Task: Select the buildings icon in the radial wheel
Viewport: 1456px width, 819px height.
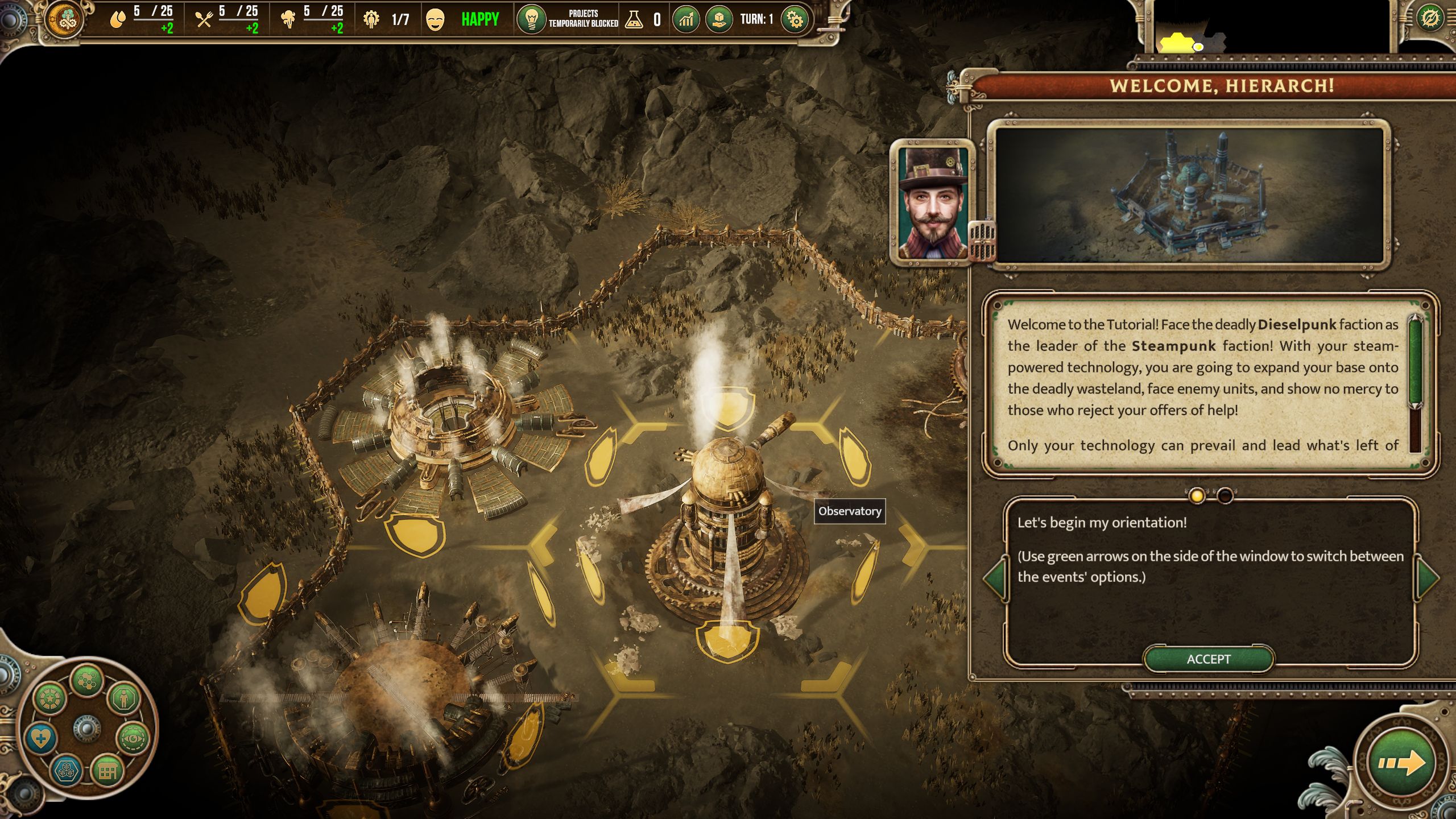Action: tap(107, 772)
